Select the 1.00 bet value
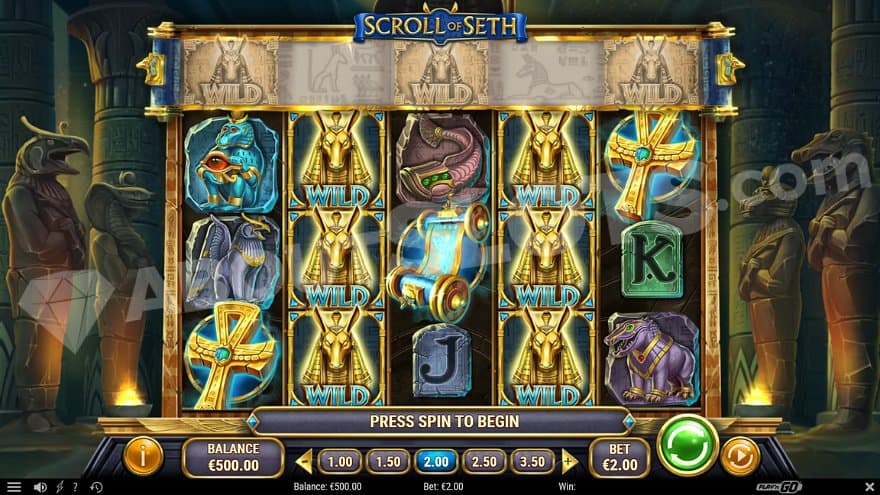 (340, 461)
